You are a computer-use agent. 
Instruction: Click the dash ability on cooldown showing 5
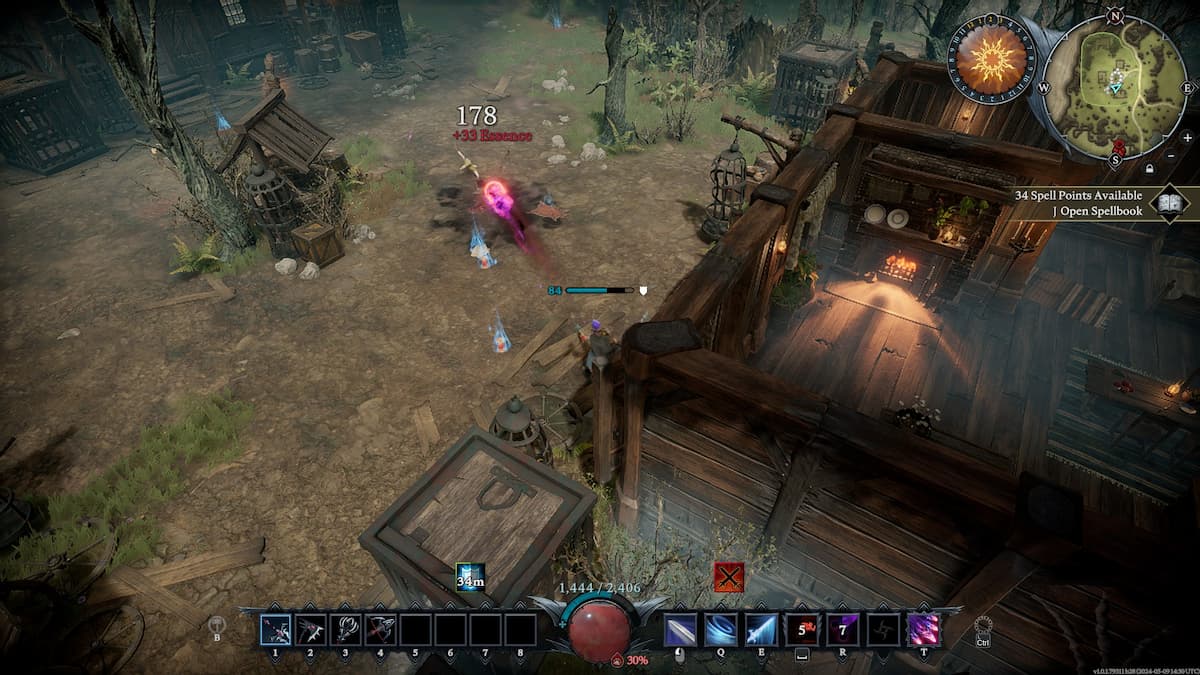pyautogui.click(x=801, y=630)
